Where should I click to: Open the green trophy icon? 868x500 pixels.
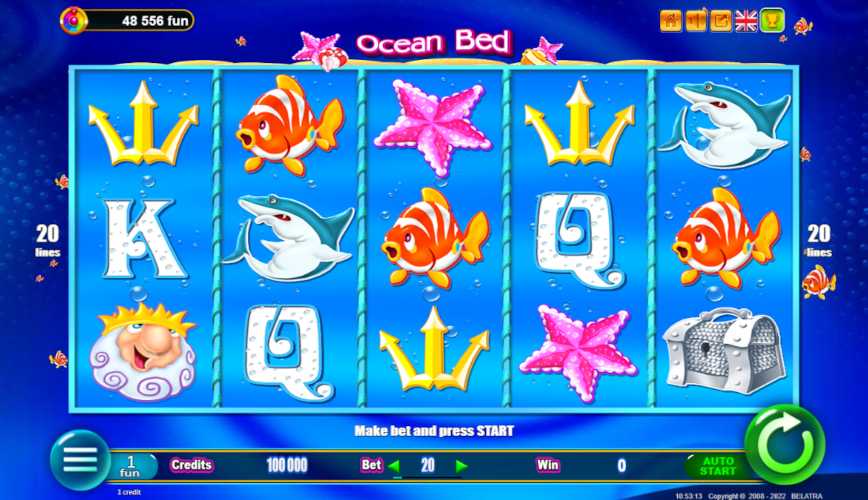coord(772,21)
